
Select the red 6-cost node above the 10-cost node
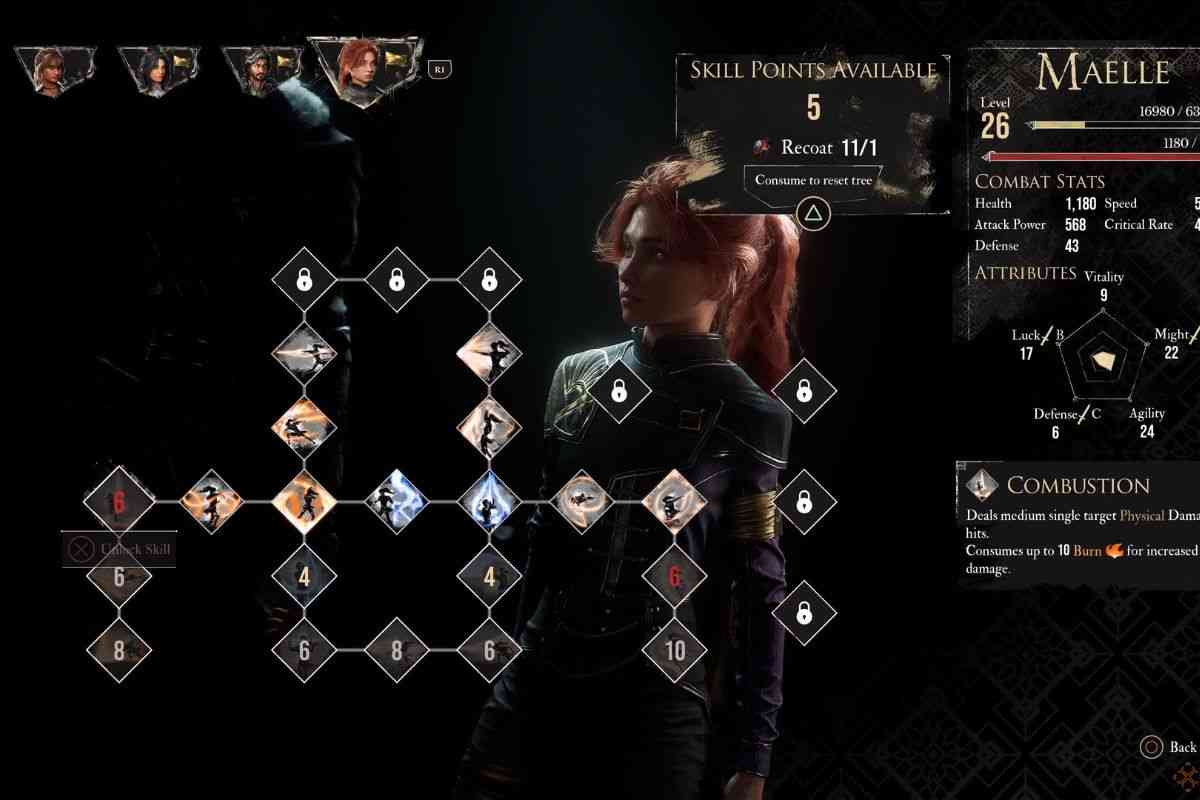675,576
